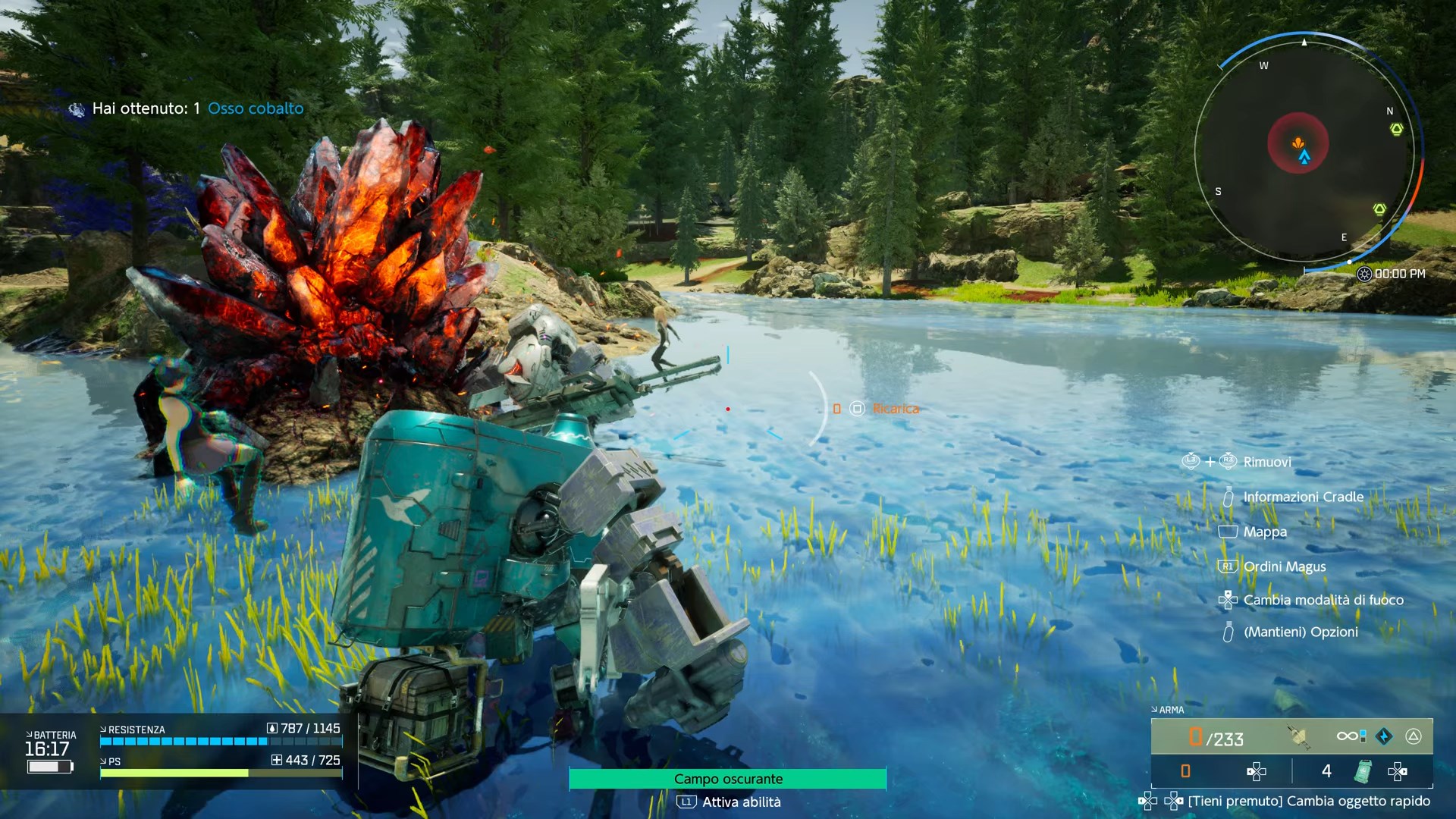The height and width of the screenshot is (819, 1456).
Task: Open the Mappa entry
Action: (x=1264, y=532)
